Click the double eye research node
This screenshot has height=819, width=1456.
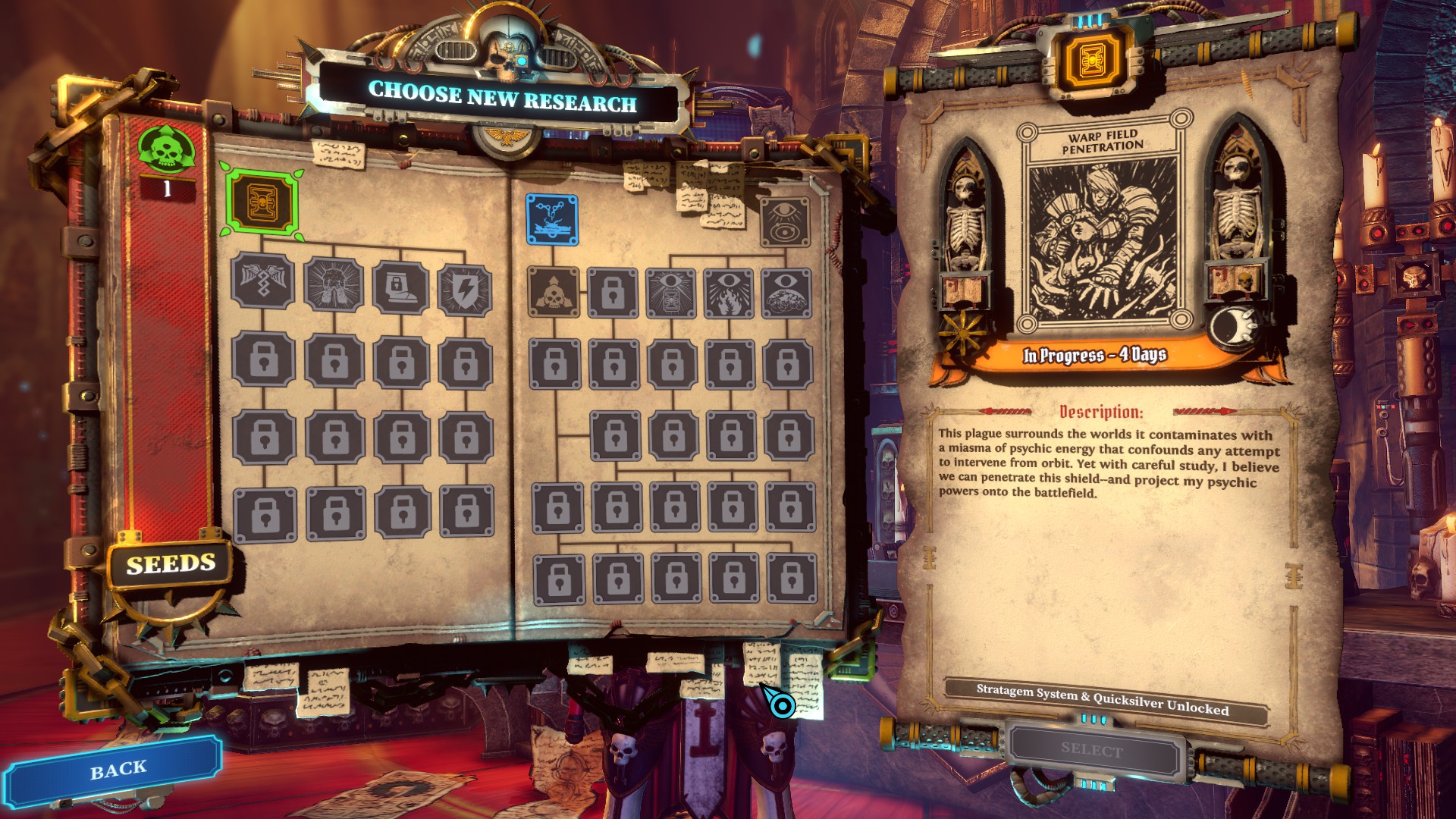(785, 221)
